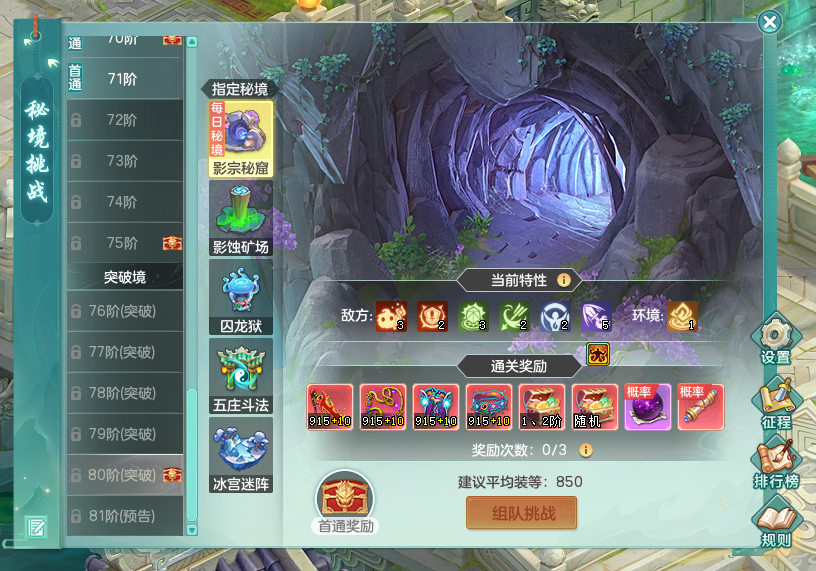Select the 囚龙狱 realm
The height and width of the screenshot is (571, 816).
[x=240, y=296]
